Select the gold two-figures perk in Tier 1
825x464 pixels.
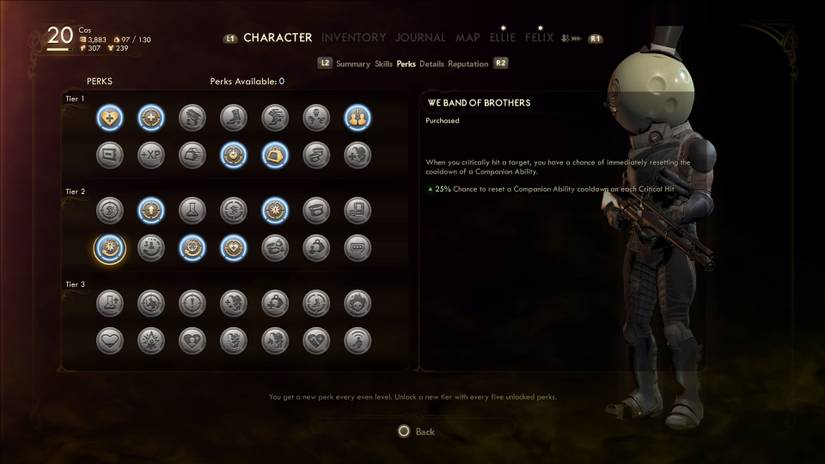[x=357, y=118]
